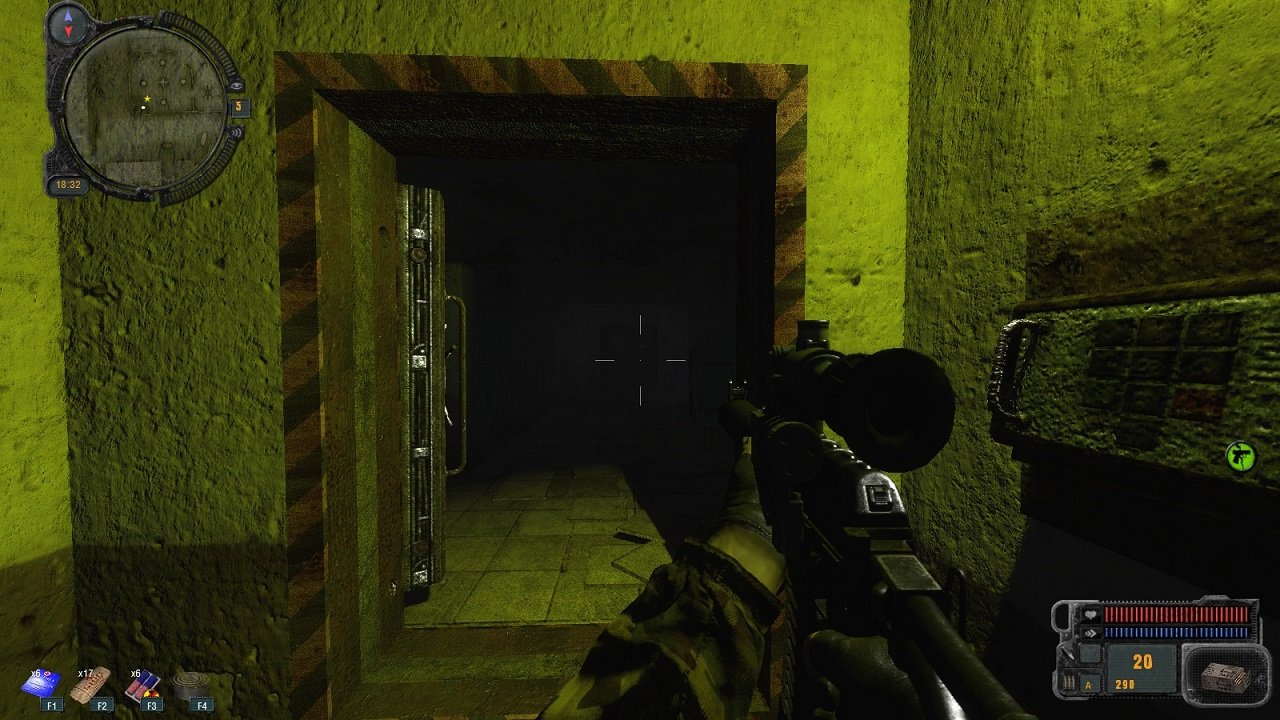Click the ammo box thumbnail on the HUD
The width and height of the screenshot is (1280, 720).
click(1224, 678)
